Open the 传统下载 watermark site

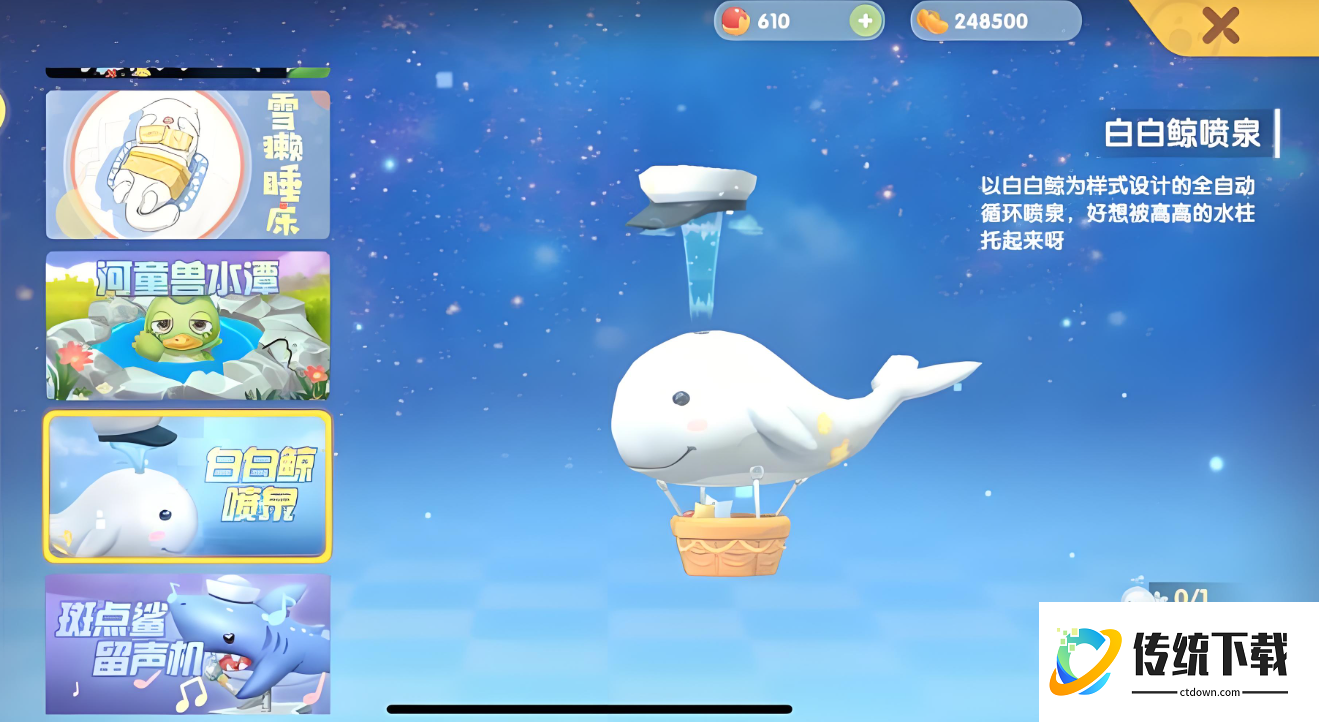[x=1178, y=661]
